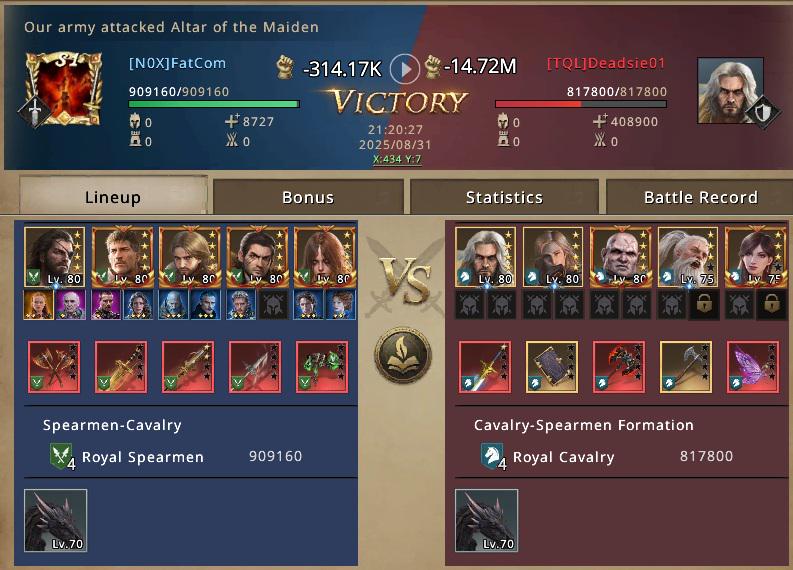The width and height of the screenshot is (793, 570).
Task: Select the defender's Lv.70 dragon
Action: click(487, 520)
